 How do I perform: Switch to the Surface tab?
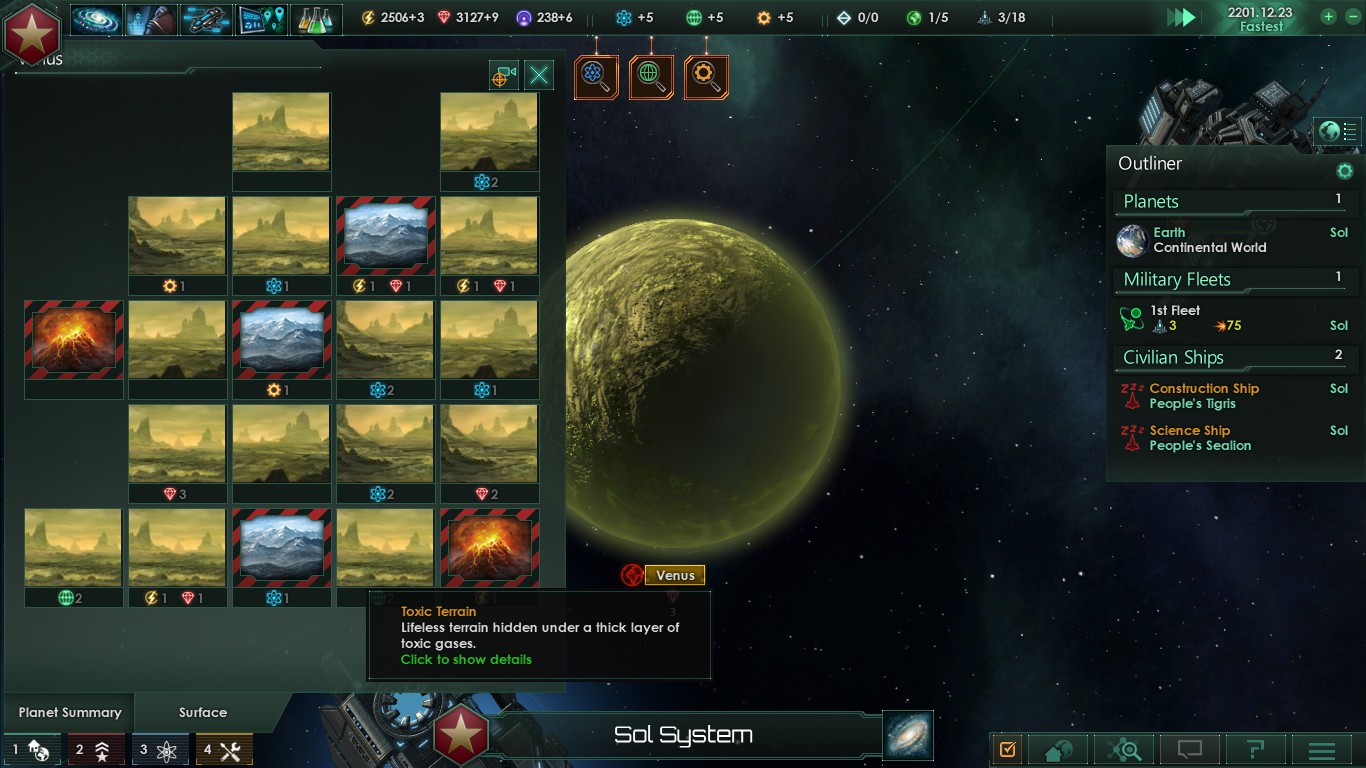click(203, 712)
